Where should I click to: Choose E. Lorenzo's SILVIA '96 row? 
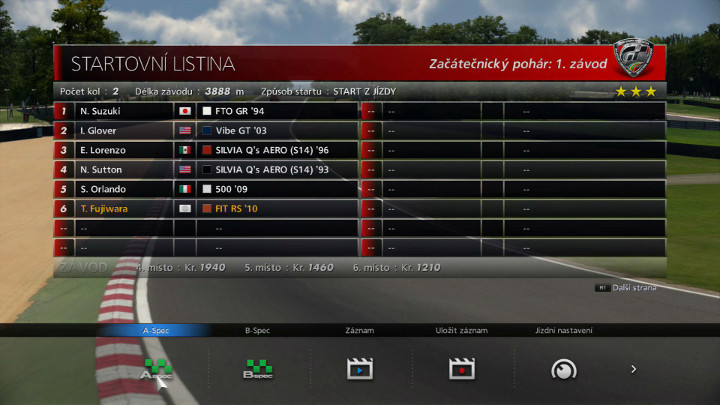(206, 150)
